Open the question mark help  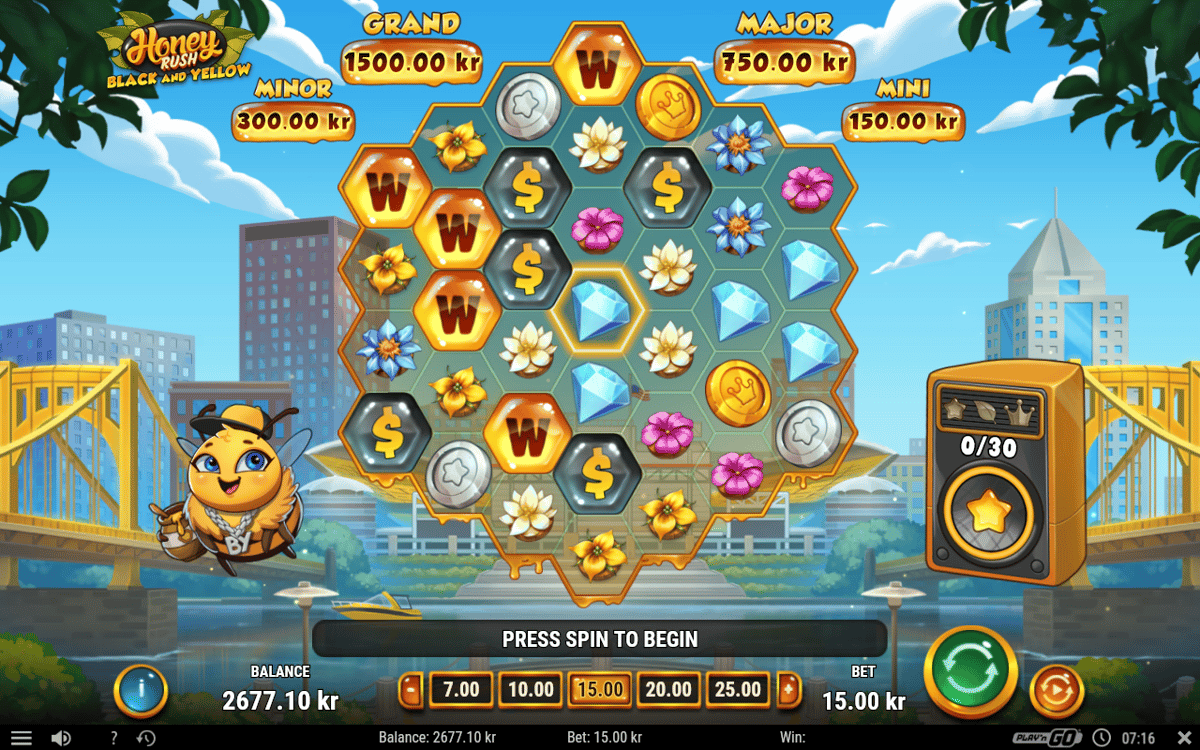[114, 738]
